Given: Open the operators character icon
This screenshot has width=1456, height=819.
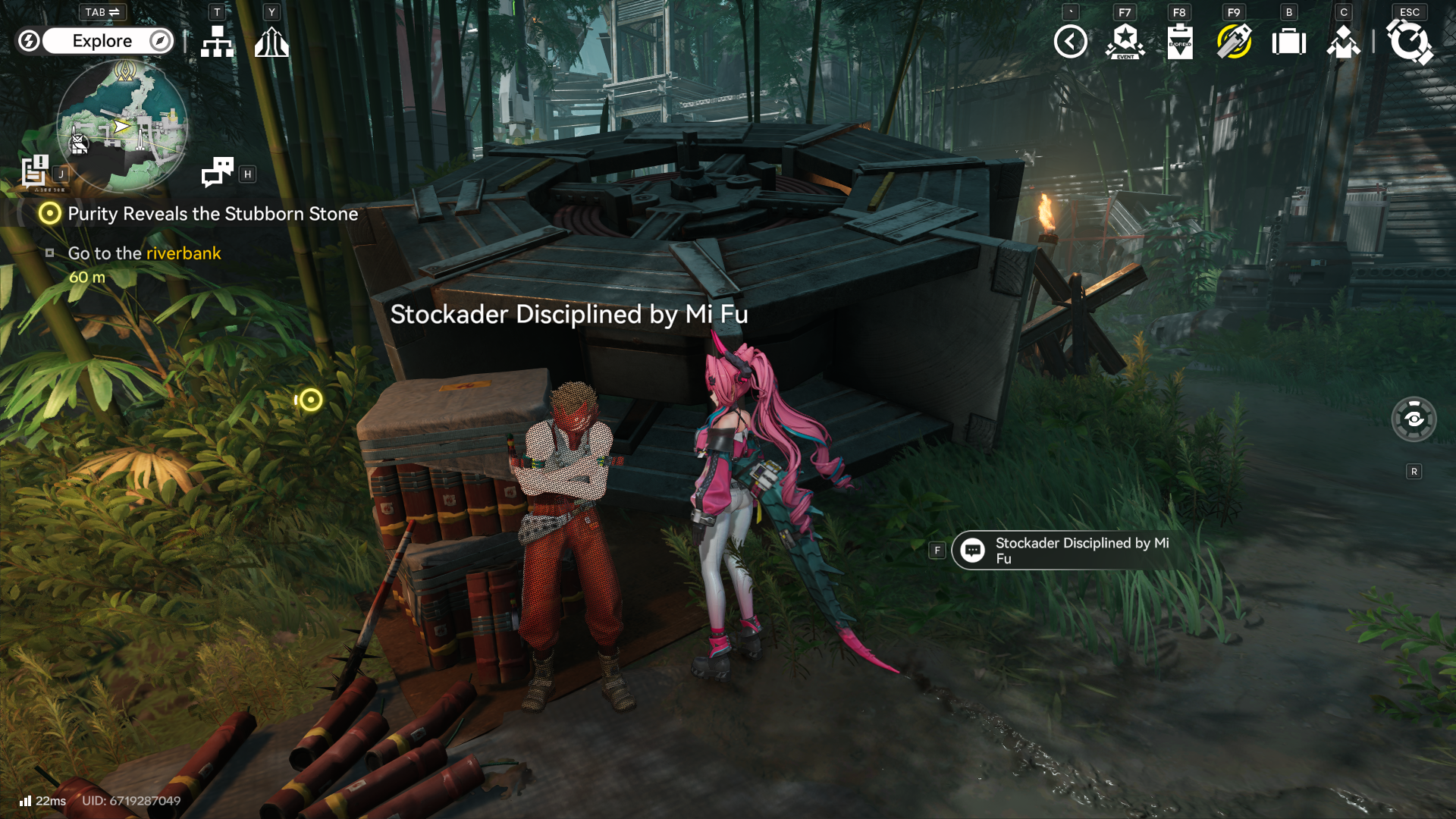Looking at the screenshot, I should [1343, 42].
